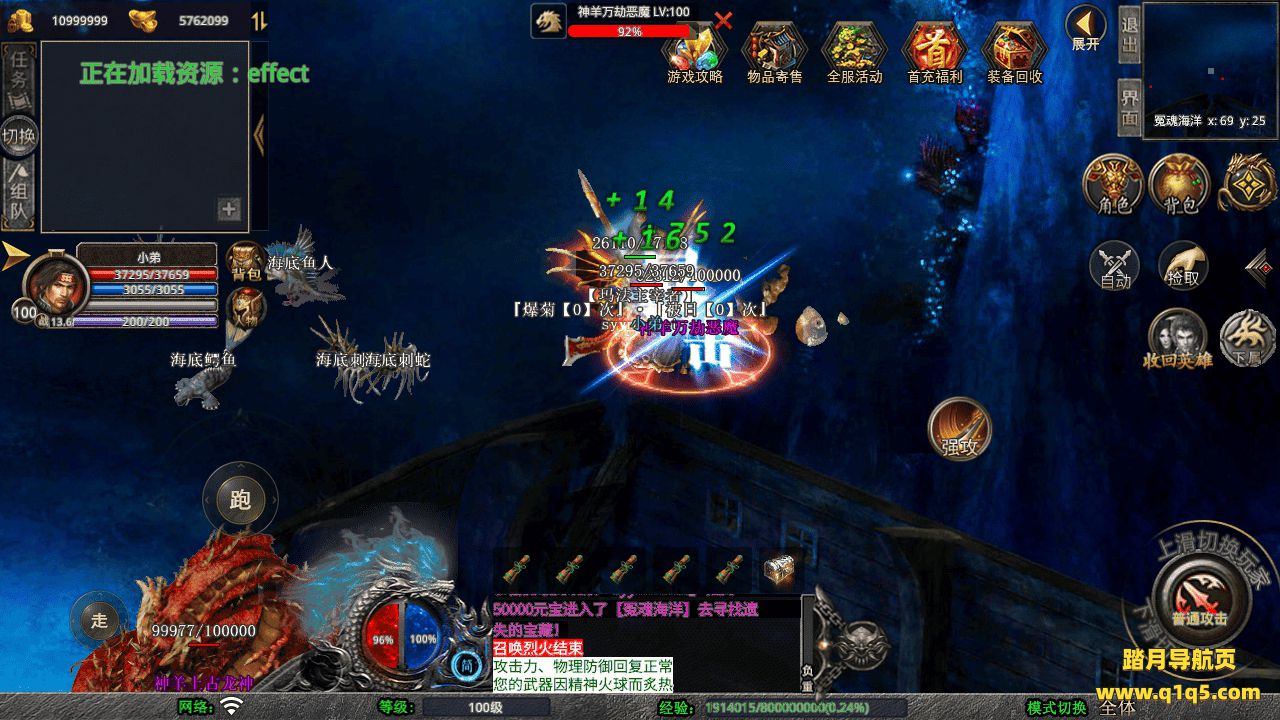Click the 退出 exit button
Screen dimensions: 1280x720
tap(1129, 34)
